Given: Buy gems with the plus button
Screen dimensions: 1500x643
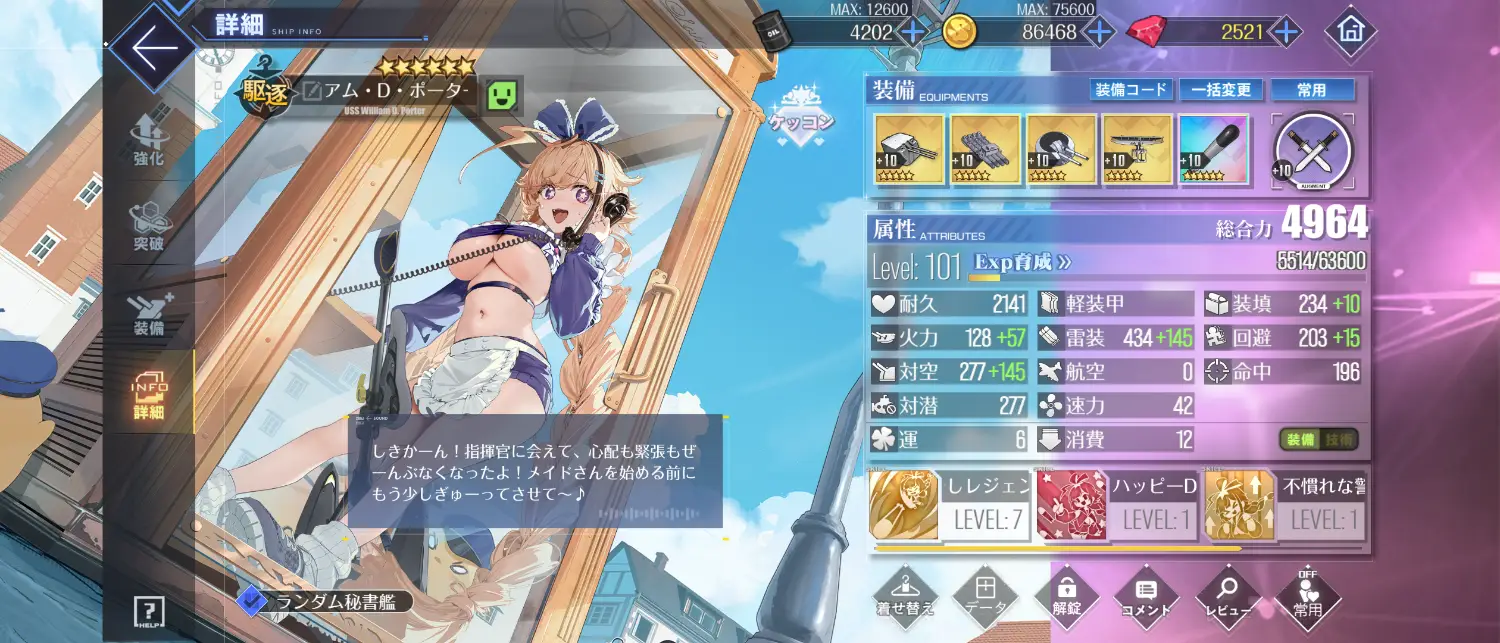Looking at the screenshot, I should click(x=1285, y=32).
